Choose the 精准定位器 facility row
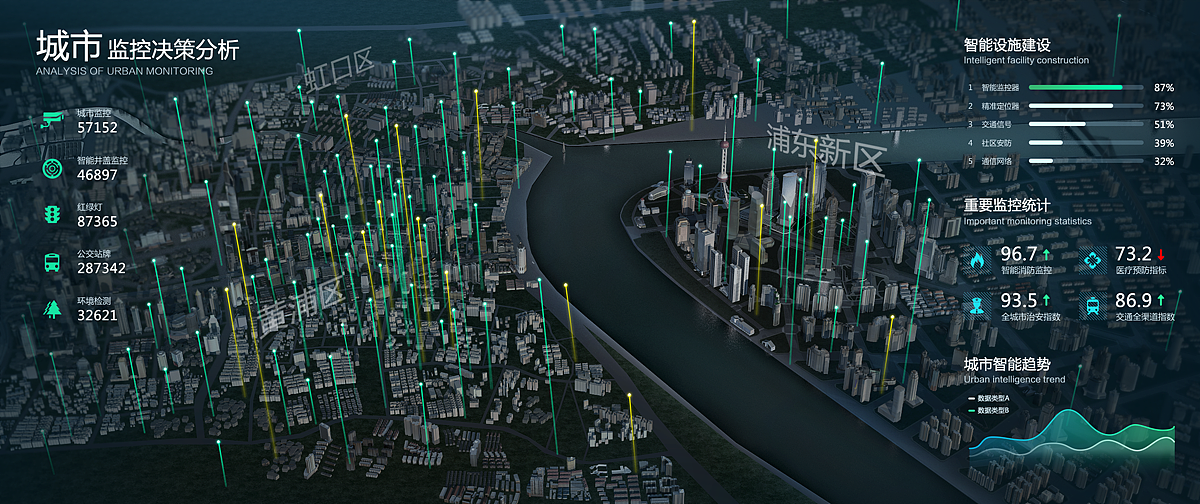 (x=1068, y=105)
